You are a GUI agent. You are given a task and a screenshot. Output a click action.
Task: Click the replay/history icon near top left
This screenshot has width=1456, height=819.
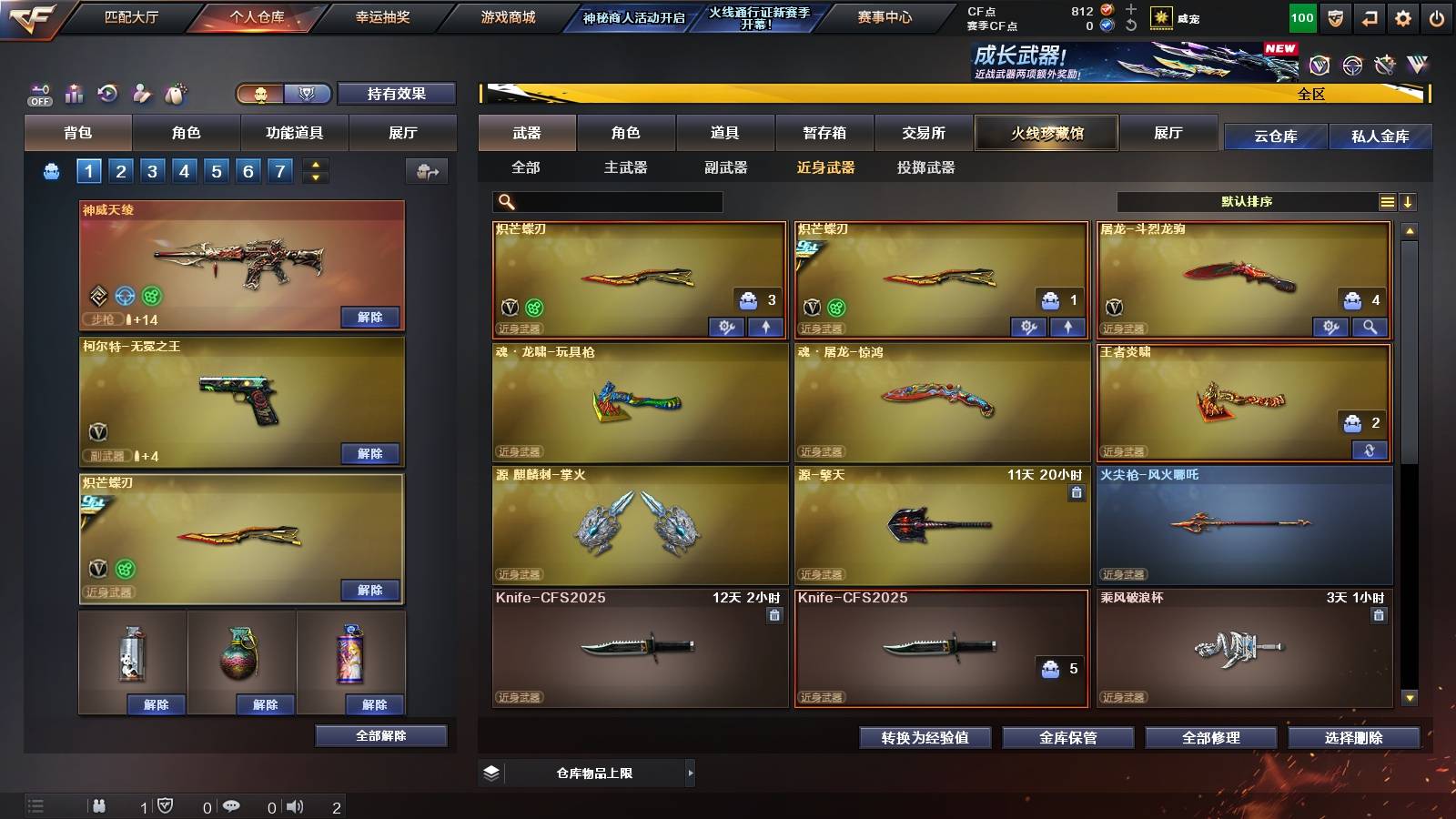coord(107,93)
